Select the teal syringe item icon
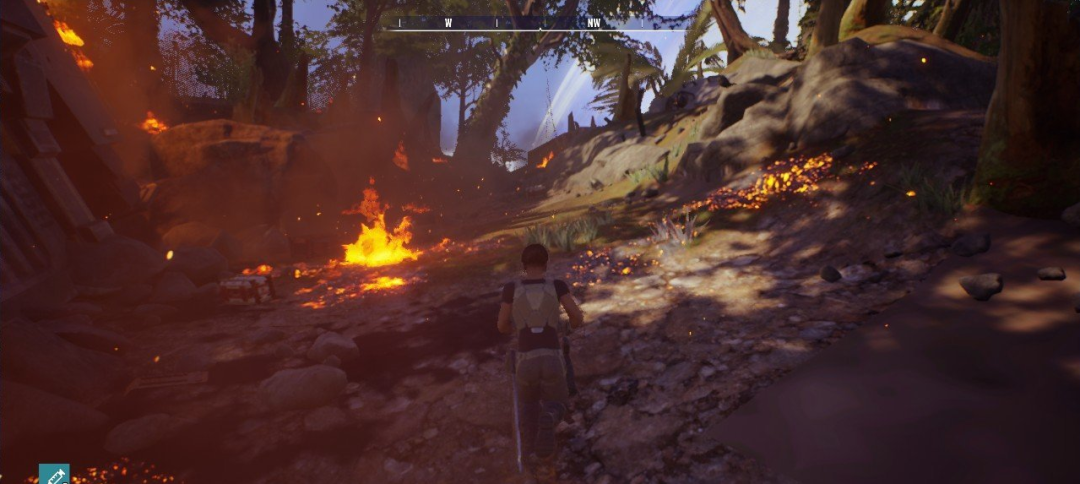This screenshot has height=484, width=1080. [54, 474]
